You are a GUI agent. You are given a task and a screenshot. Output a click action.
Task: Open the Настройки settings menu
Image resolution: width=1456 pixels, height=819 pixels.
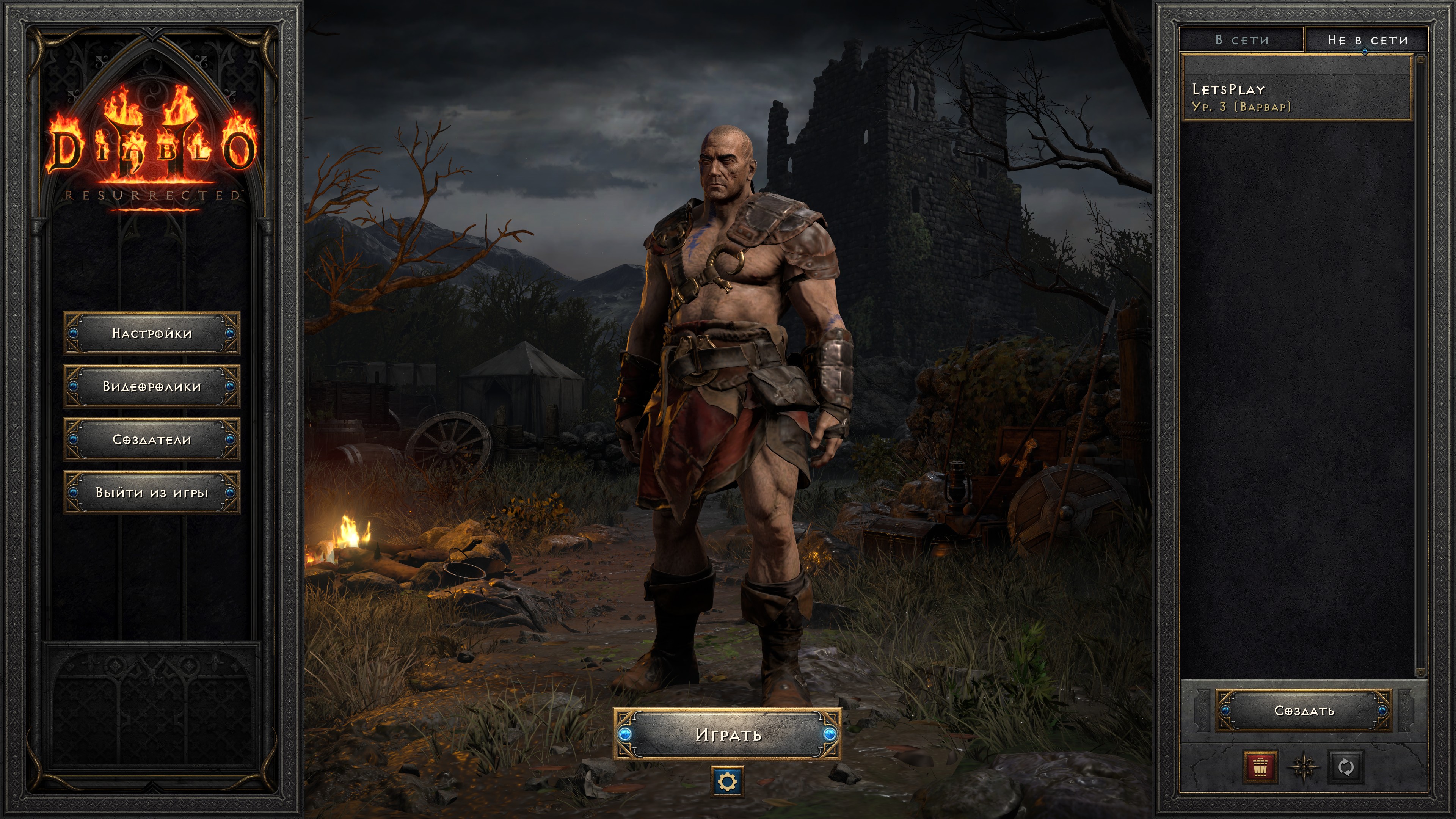pyautogui.click(x=152, y=333)
